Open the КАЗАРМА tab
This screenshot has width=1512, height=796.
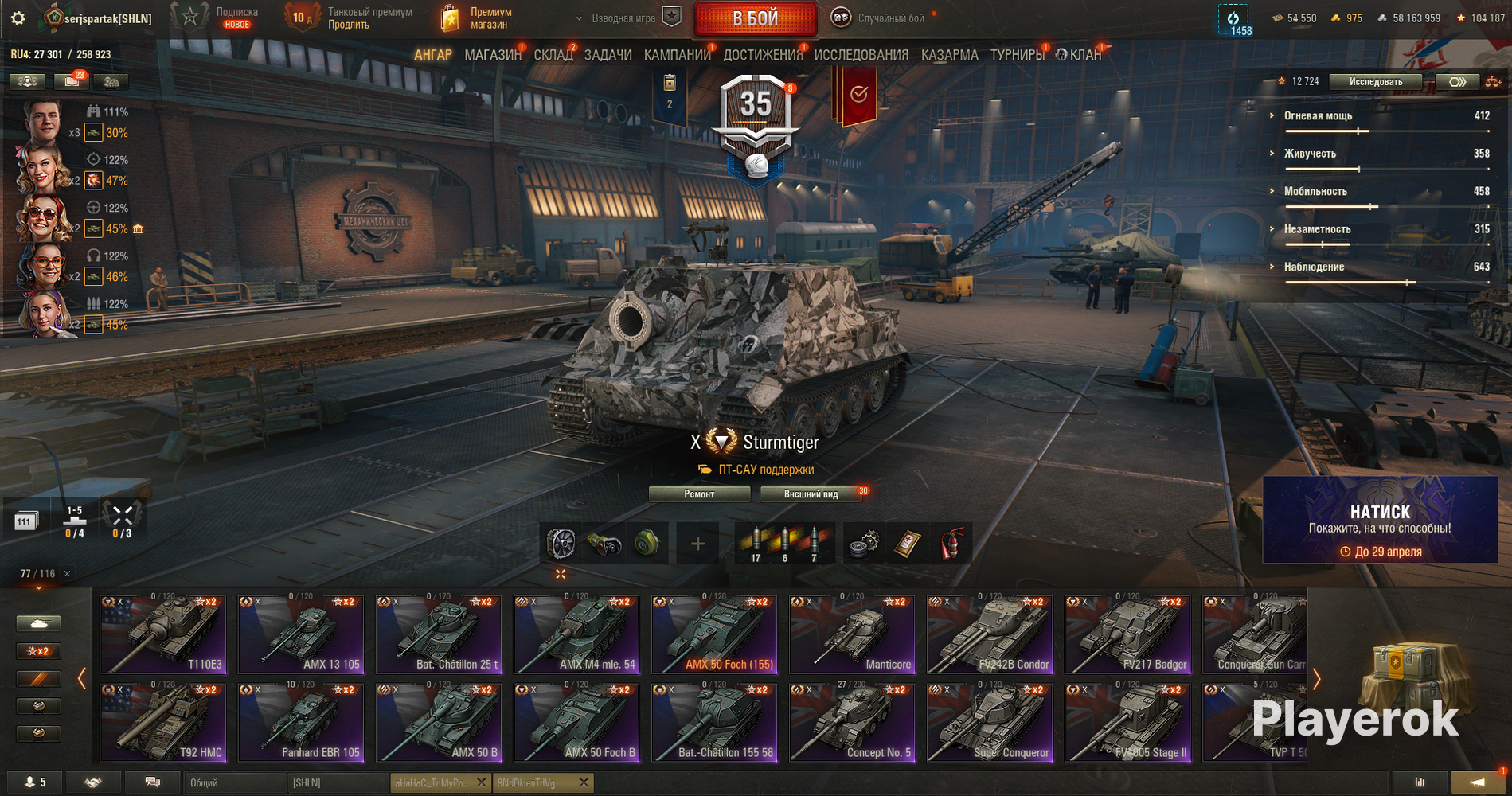pos(949,55)
